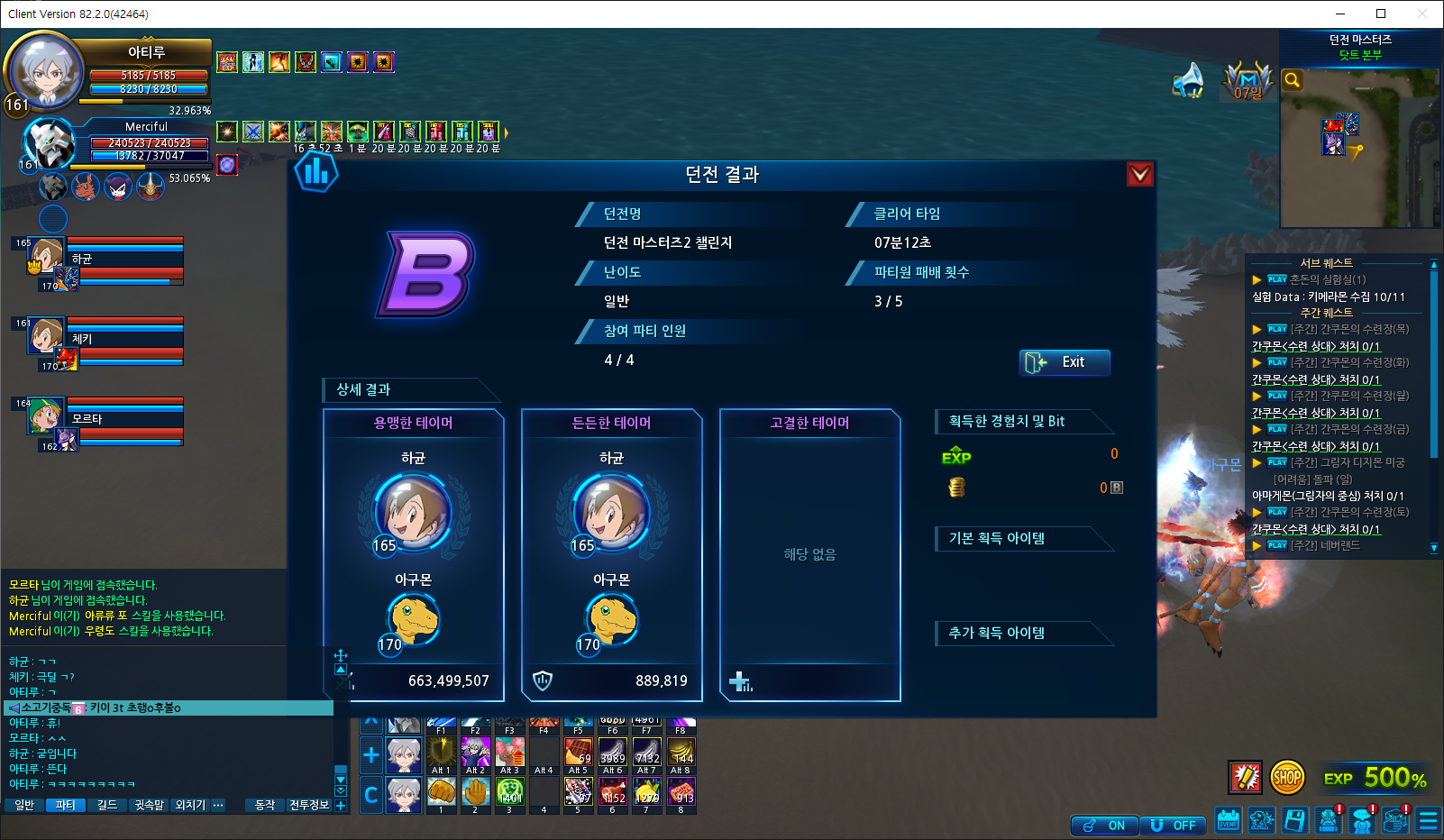Image resolution: width=1444 pixels, height=840 pixels.
Task: Open the 전투정보 combat info tab
Action: (309, 805)
